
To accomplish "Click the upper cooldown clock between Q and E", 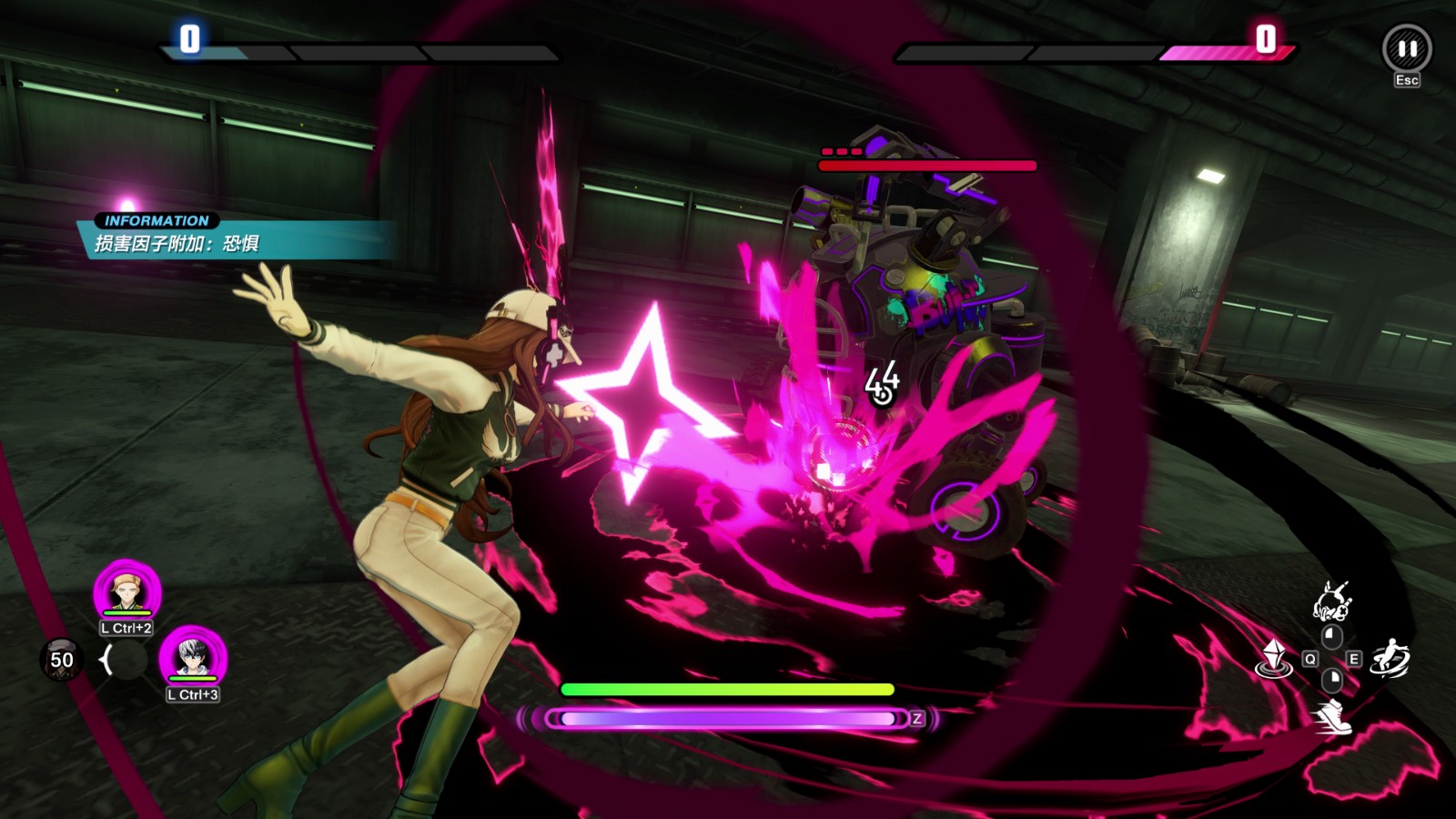I will (x=1332, y=636).
